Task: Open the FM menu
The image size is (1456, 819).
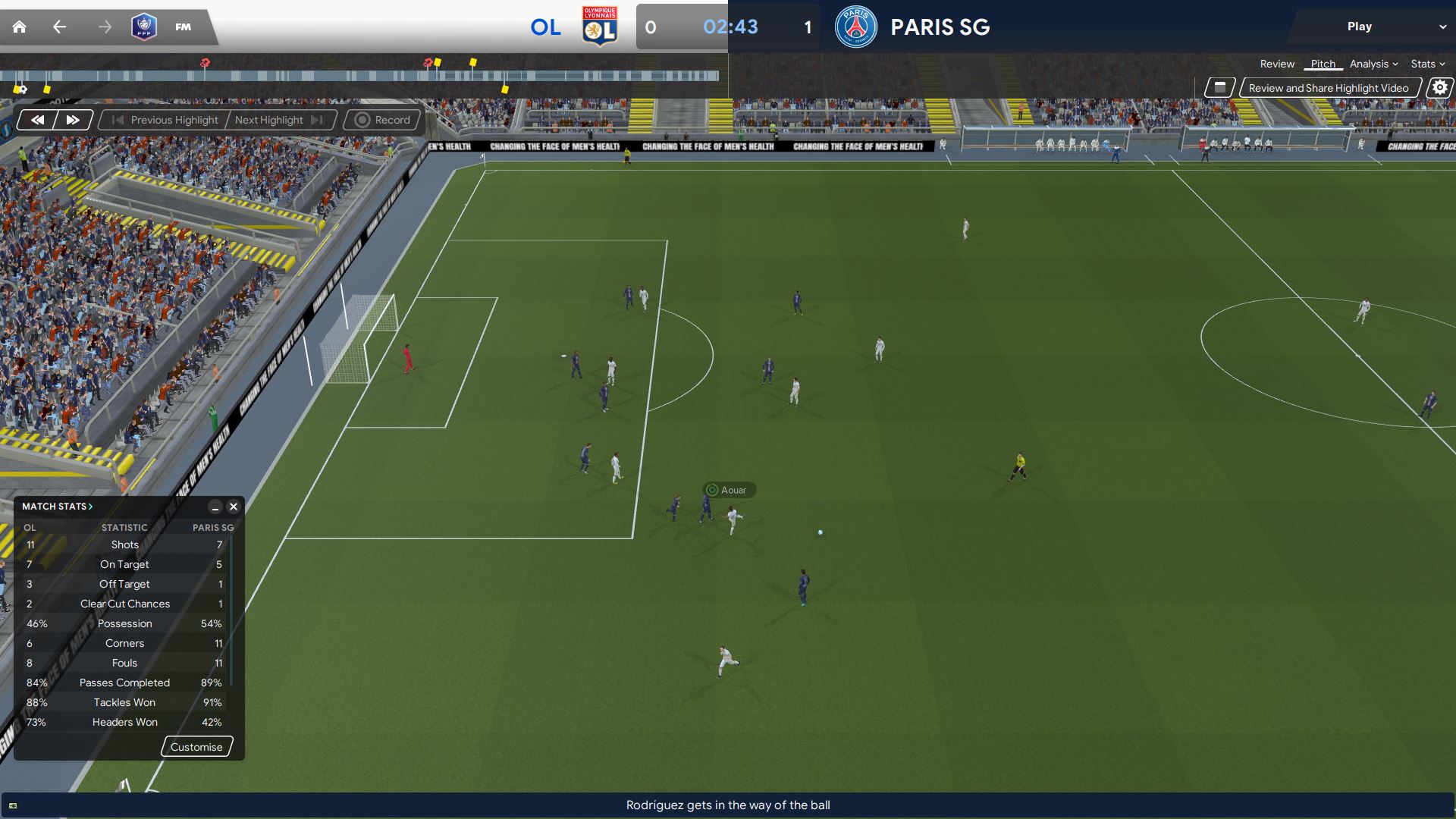Action: (x=183, y=27)
